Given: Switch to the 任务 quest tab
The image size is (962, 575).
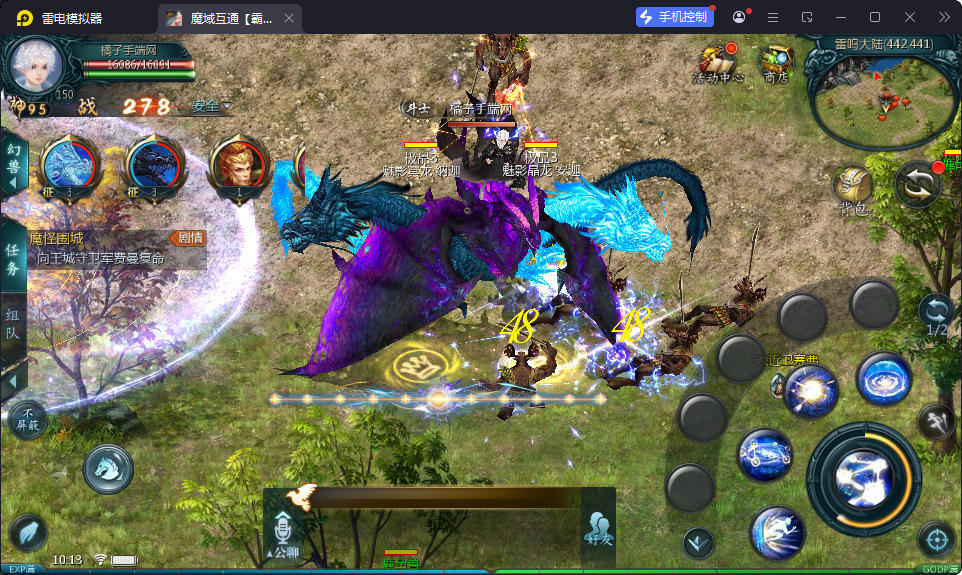Looking at the screenshot, I should pyautogui.click(x=14, y=259).
